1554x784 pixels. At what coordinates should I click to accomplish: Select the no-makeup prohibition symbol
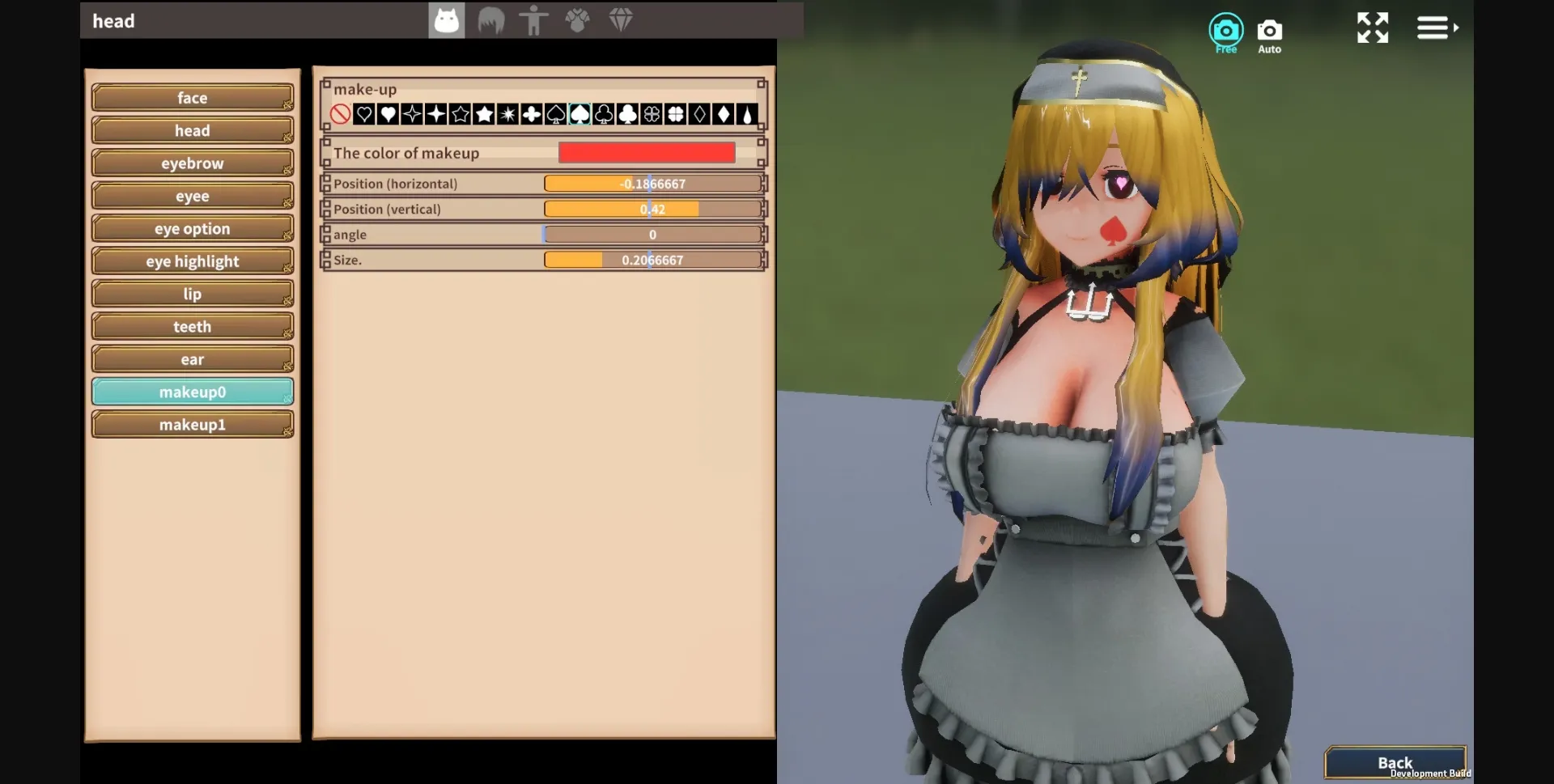[340, 114]
